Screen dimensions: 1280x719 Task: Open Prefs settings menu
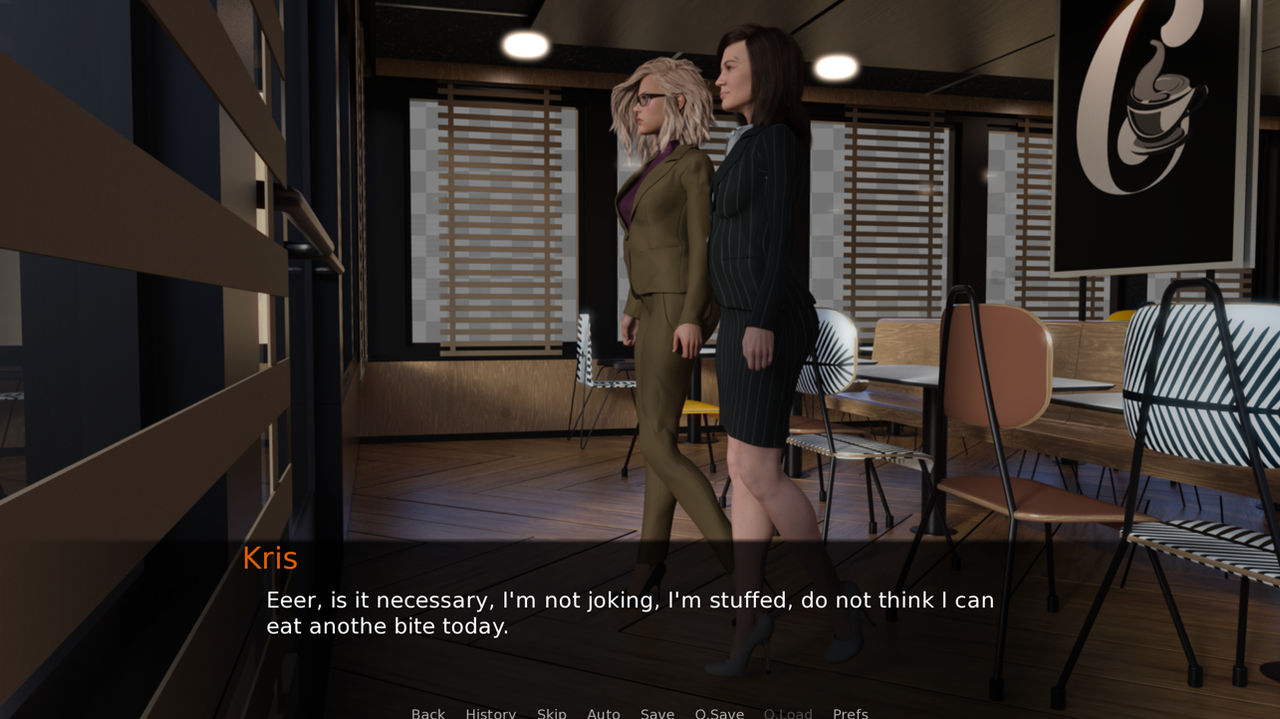(x=850, y=713)
